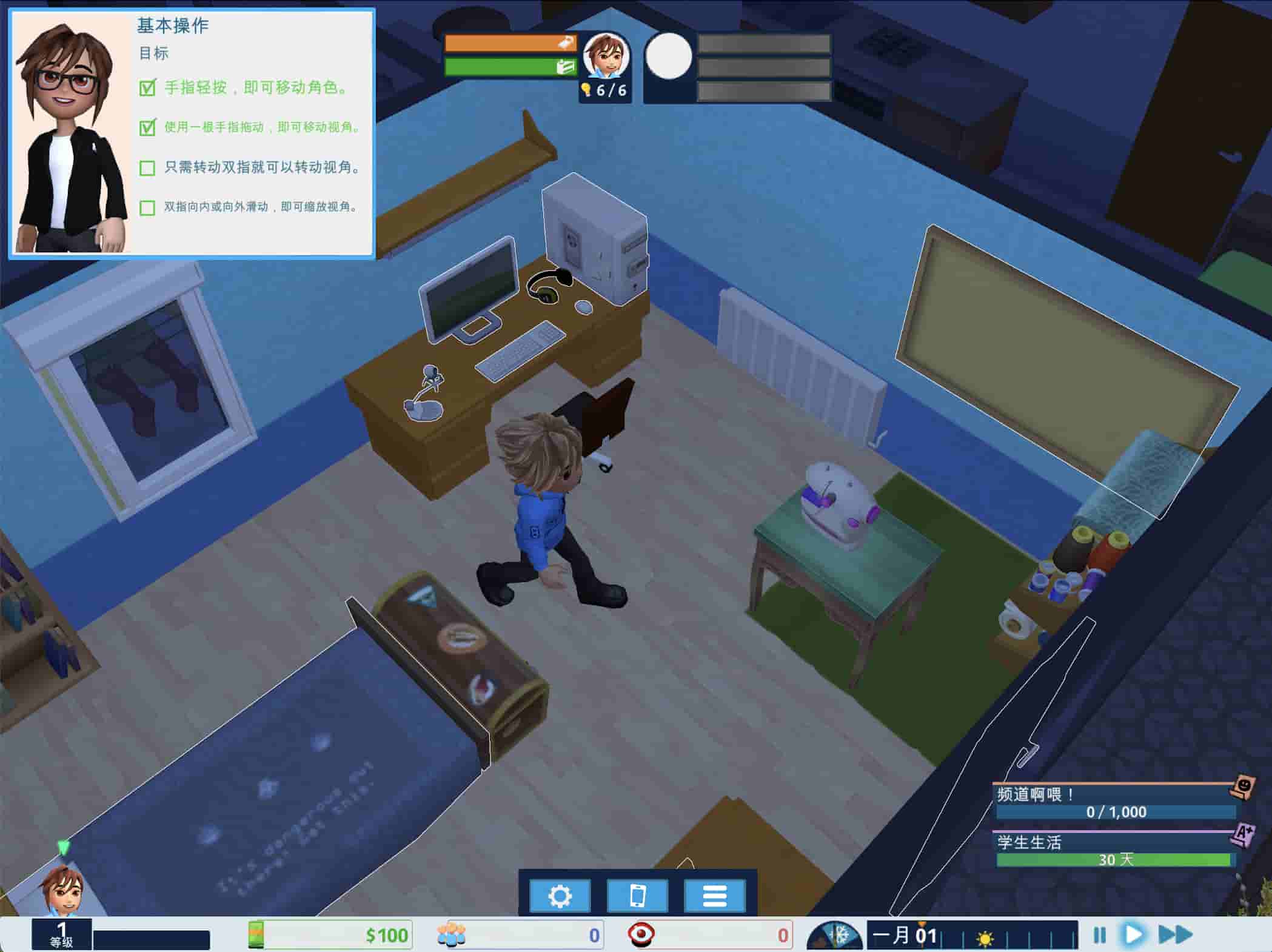Click the subscribers people counter
This screenshot has width=1272, height=952.
(519, 935)
